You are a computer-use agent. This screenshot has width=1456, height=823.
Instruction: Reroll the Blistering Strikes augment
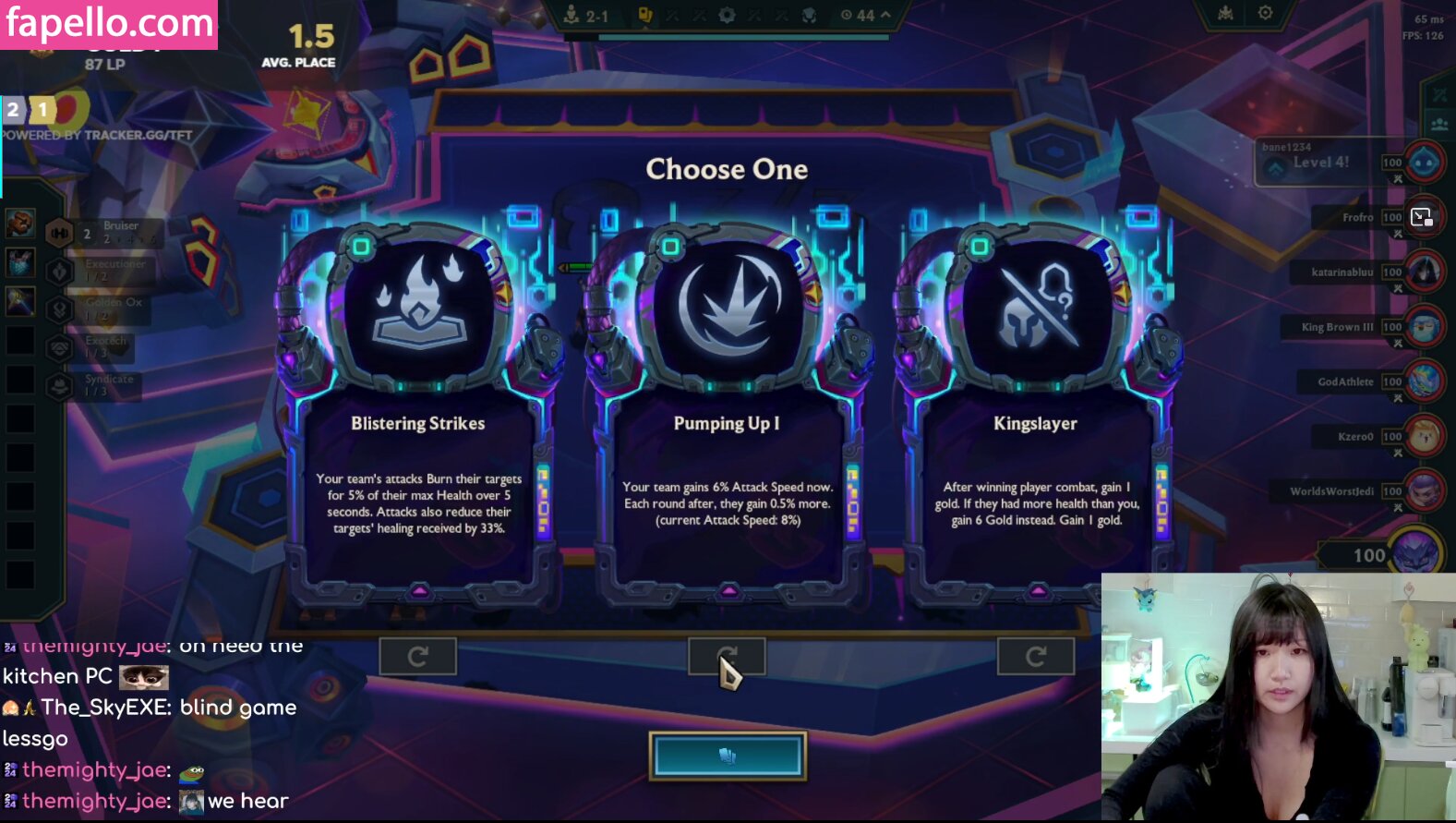(x=417, y=657)
